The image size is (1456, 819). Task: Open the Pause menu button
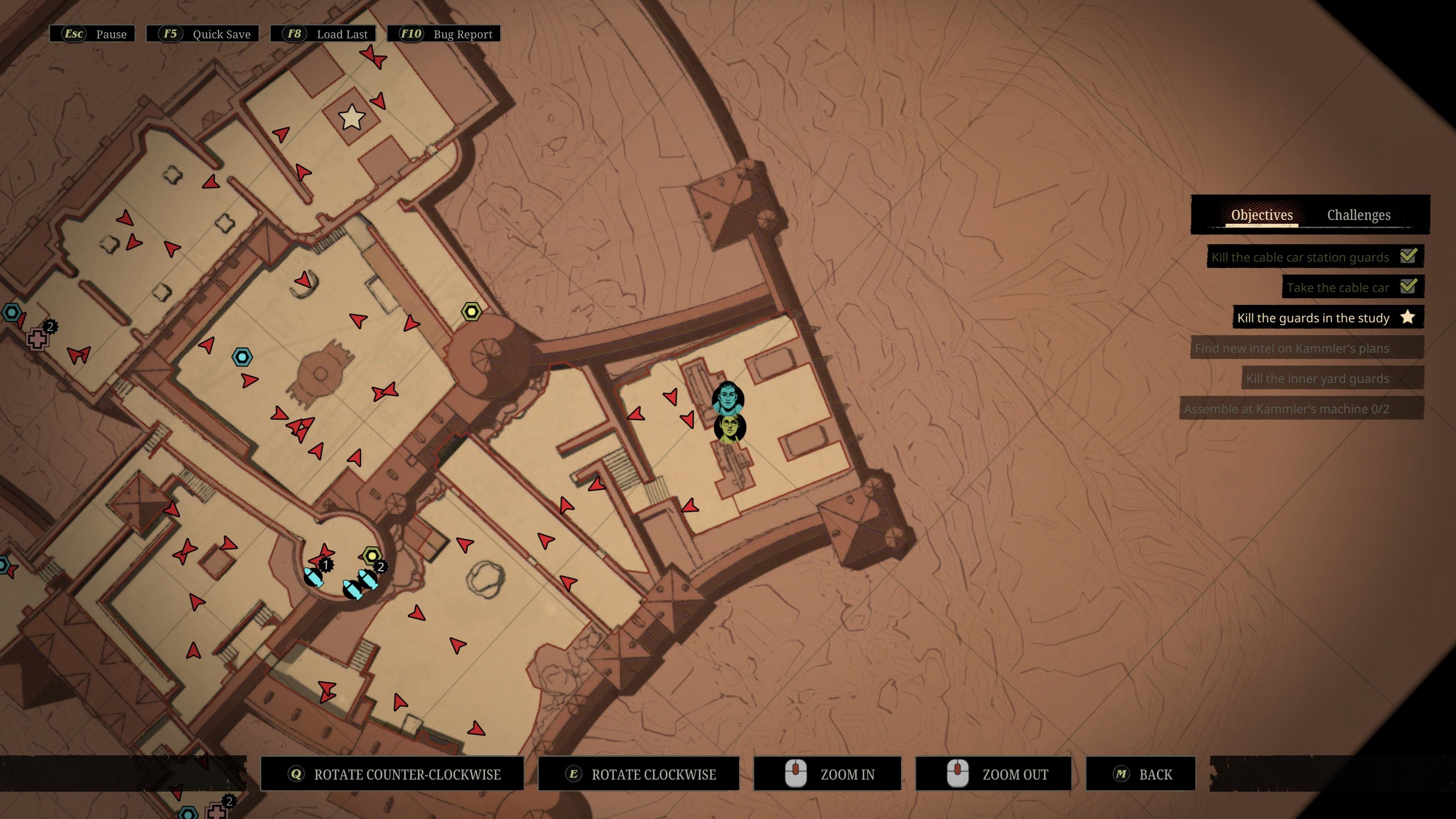(x=93, y=34)
